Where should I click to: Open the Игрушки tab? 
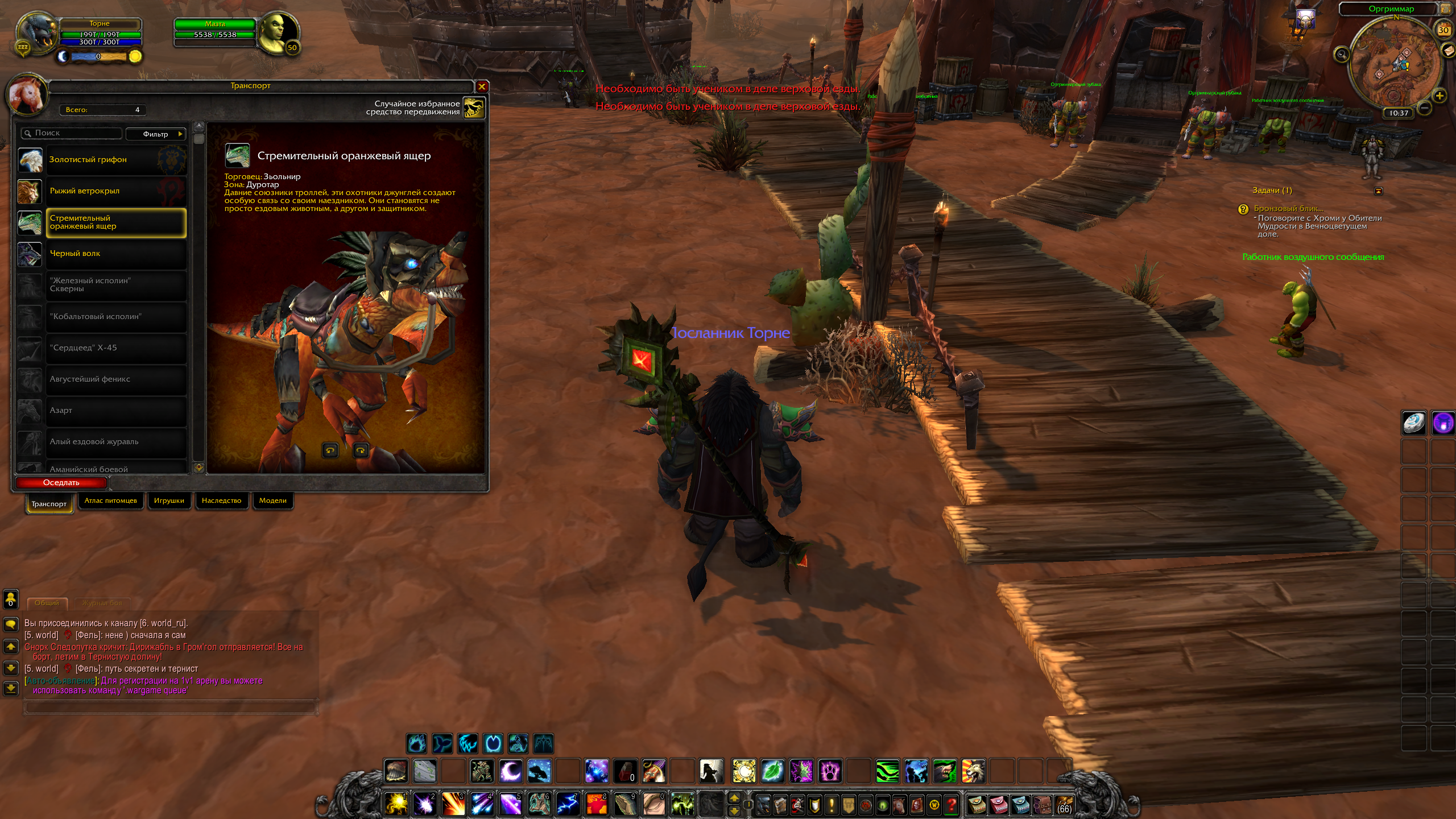[x=169, y=501]
